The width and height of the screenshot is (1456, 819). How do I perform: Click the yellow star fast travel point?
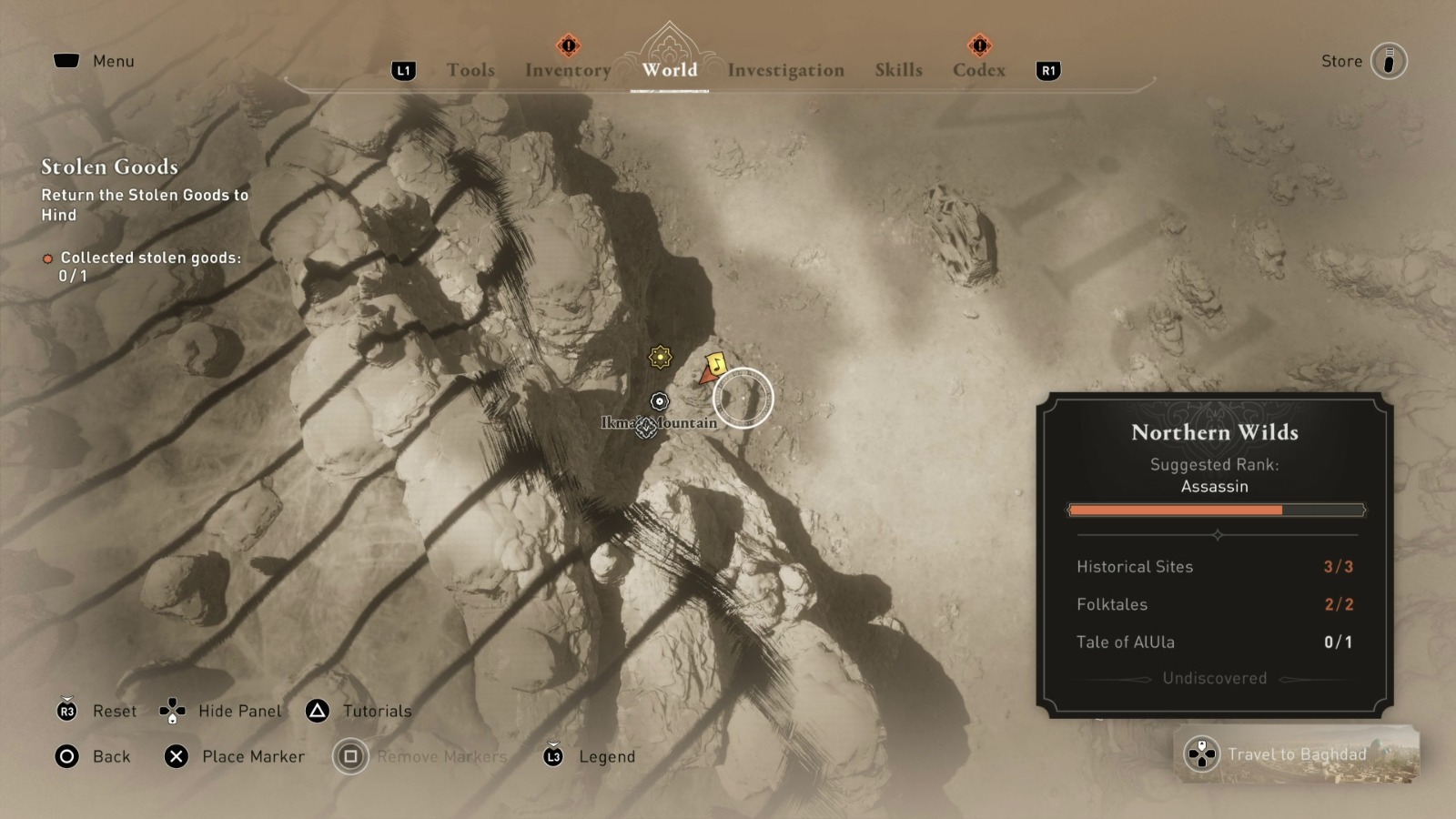click(658, 359)
